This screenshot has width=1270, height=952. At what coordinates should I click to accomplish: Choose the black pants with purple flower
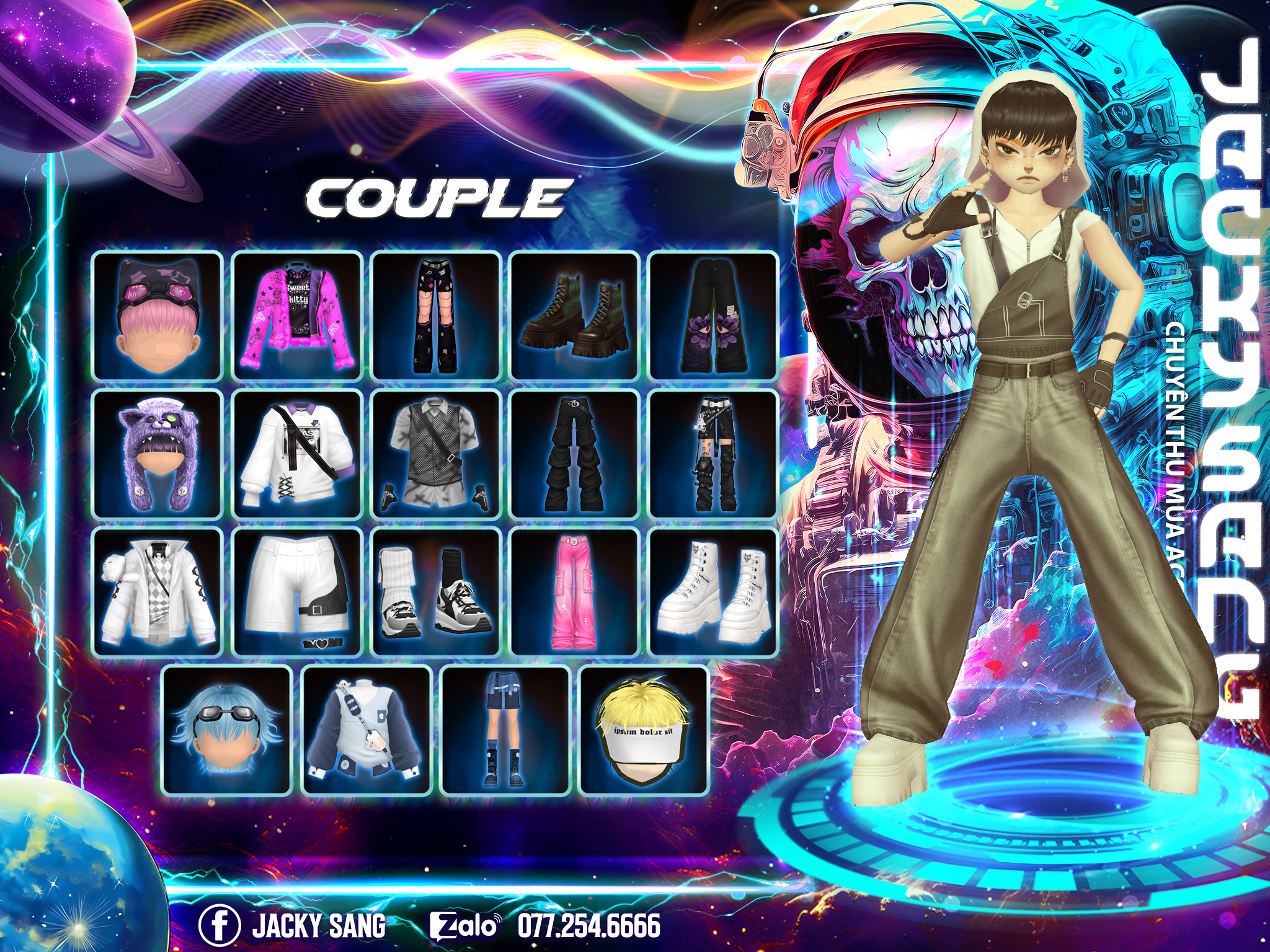tap(714, 316)
